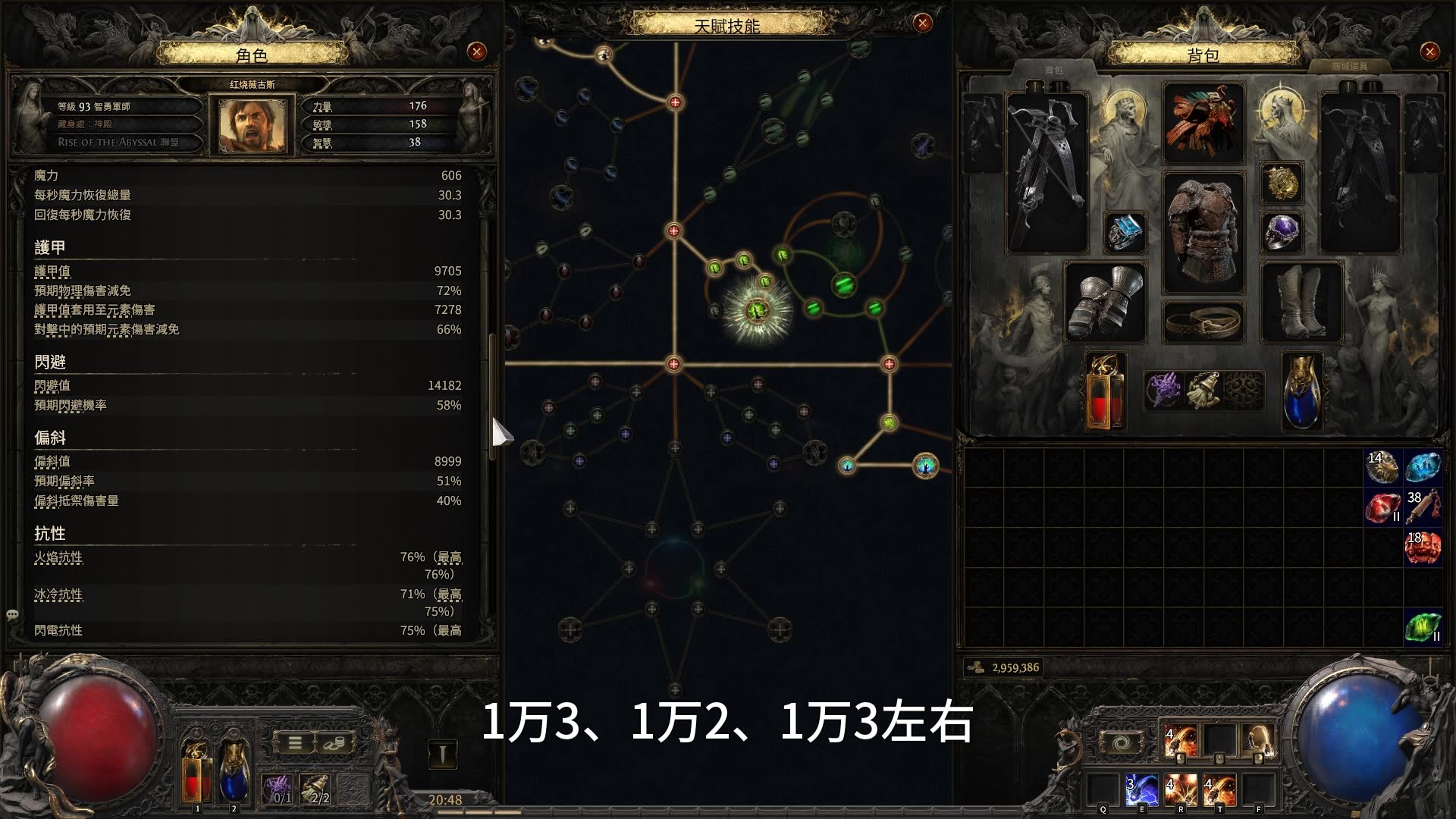Select the gold amulet slot
Image resolution: width=1456 pixels, height=819 pixels.
[1282, 183]
